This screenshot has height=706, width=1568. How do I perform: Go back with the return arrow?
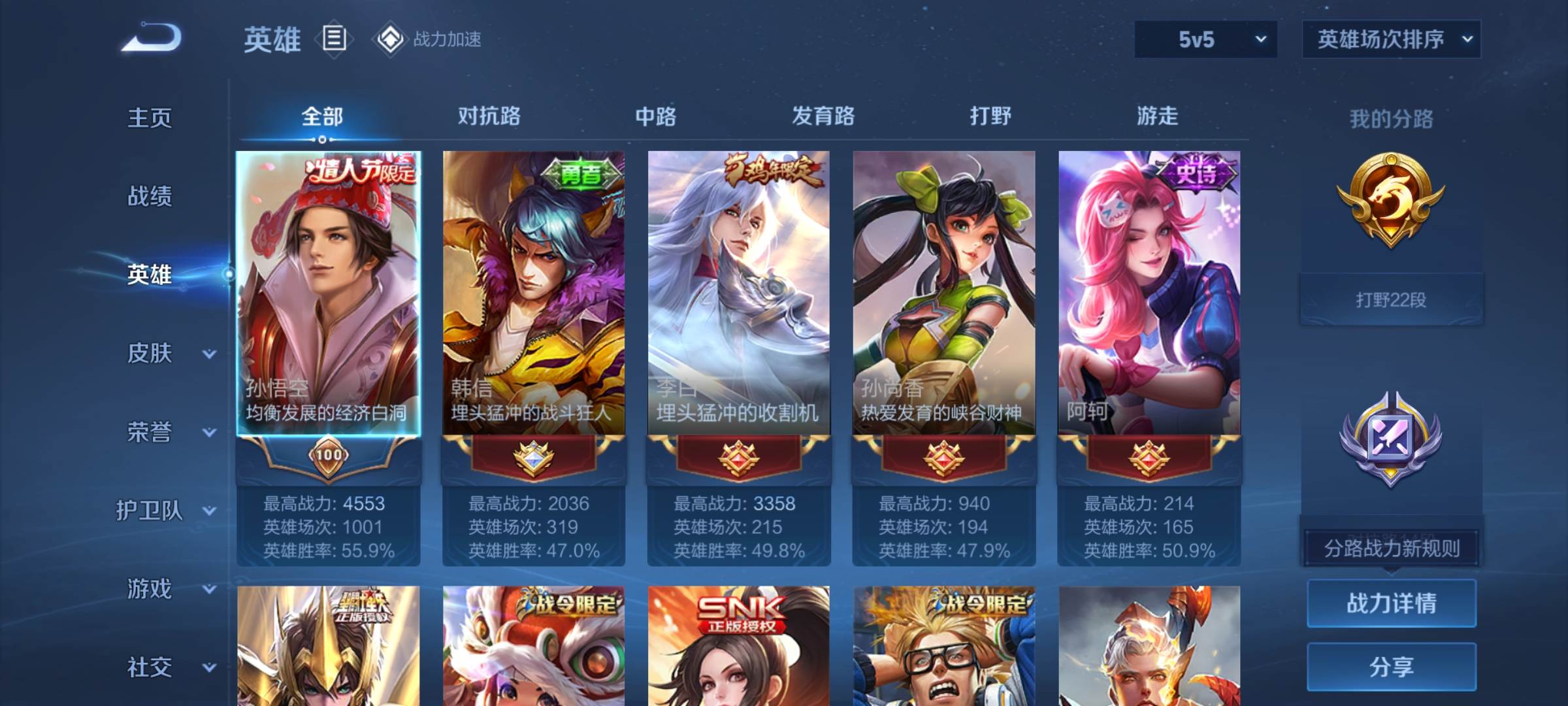pos(152,38)
